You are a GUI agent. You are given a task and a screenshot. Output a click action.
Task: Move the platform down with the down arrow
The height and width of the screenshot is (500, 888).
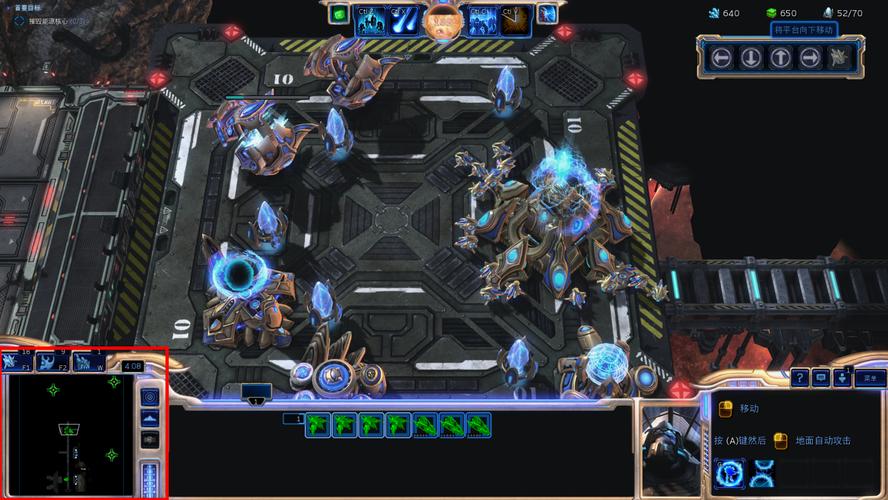tap(750, 57)
